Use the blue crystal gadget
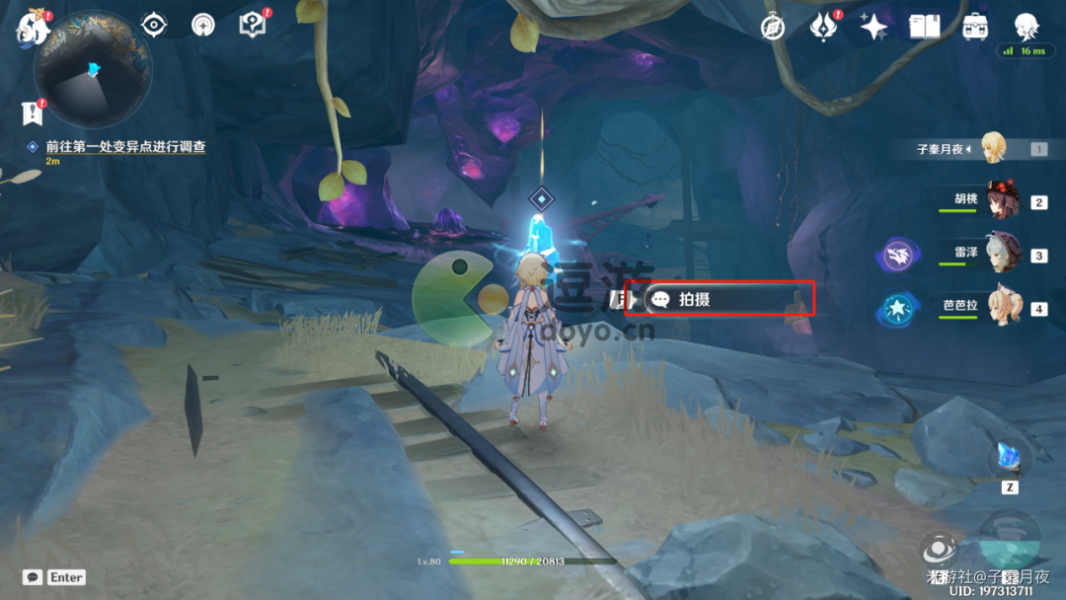Screen dimensions: 1066x600 1009,459
